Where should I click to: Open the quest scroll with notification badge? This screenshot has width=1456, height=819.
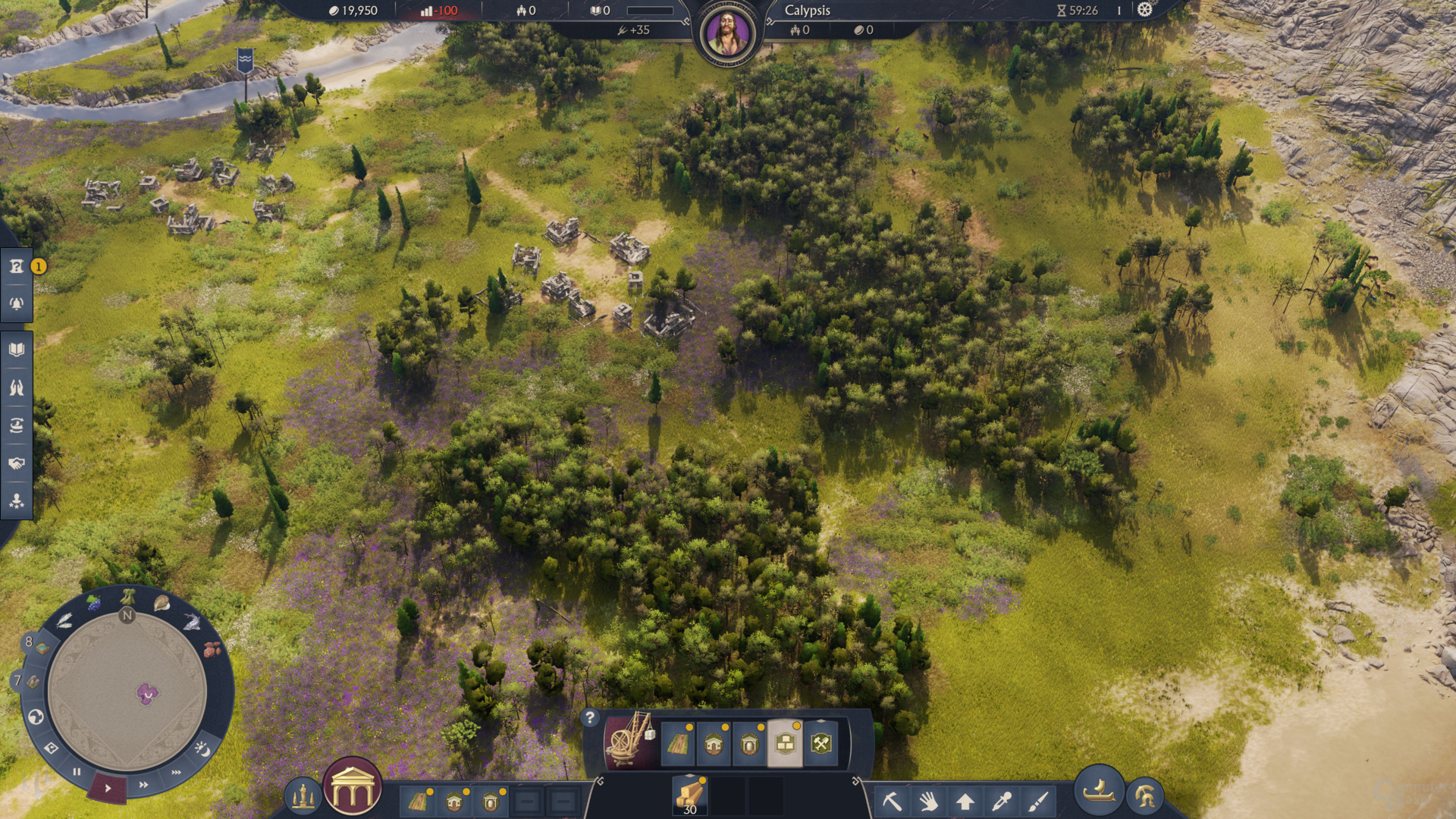coord(17,266)
